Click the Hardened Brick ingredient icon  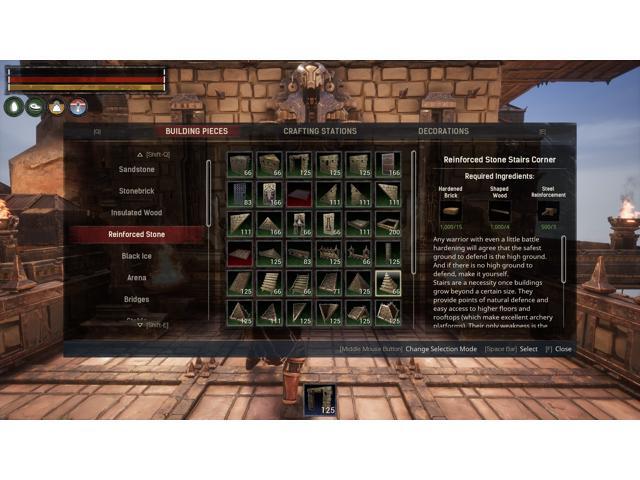[x=452, y=211]
